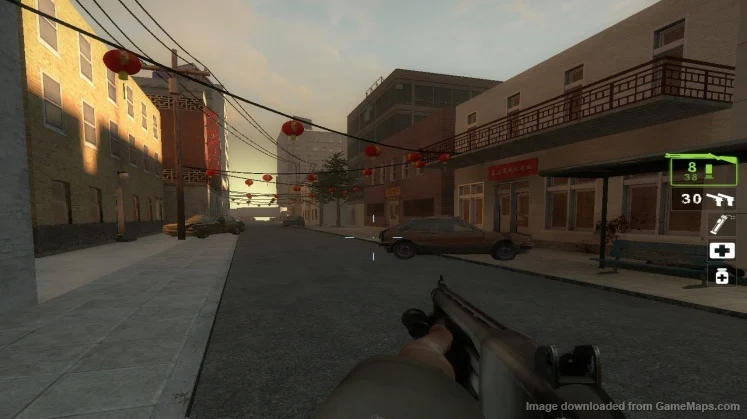
Task: Select the primary shotgun weapon slot
Action: click(x=704, y=168)
